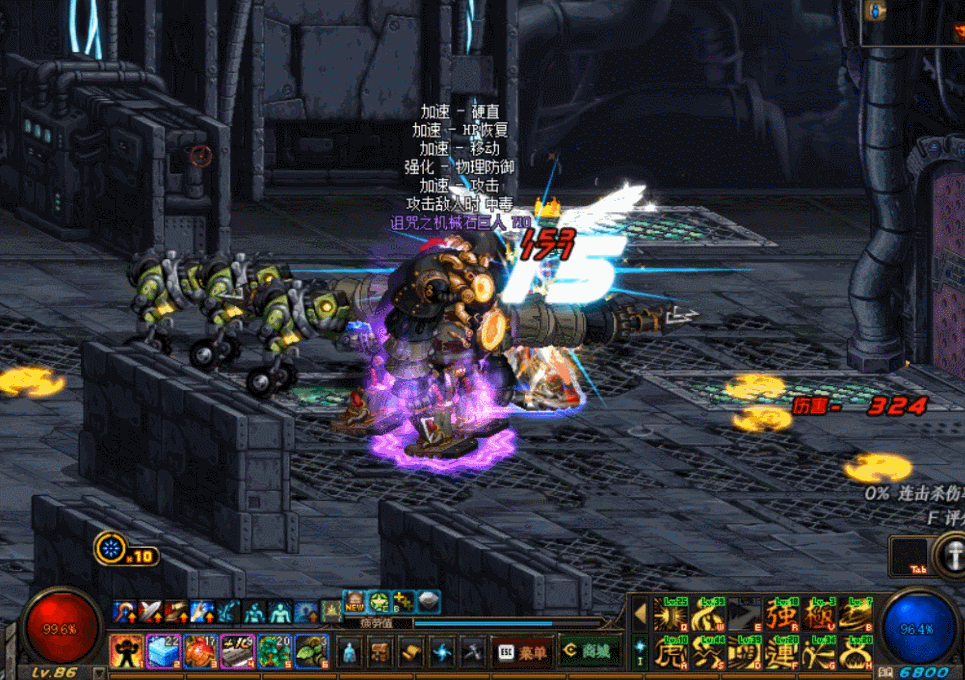This screenshot has height=680, width=965.
Task: Use the red potion item in slot 3
Action: point(201,651)
